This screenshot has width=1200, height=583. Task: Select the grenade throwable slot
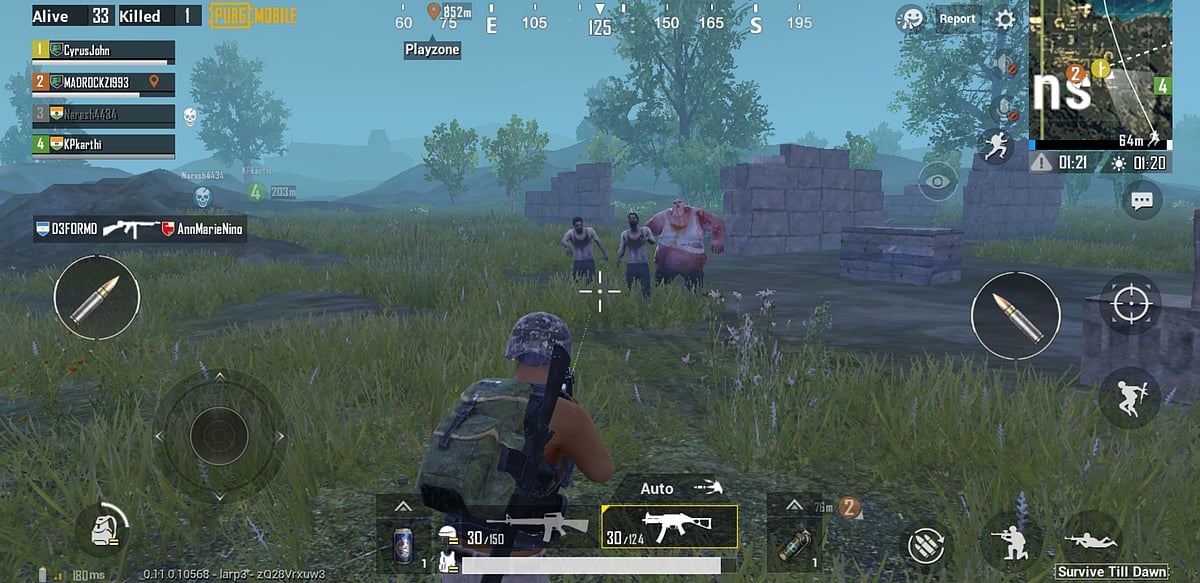(793, 545)
